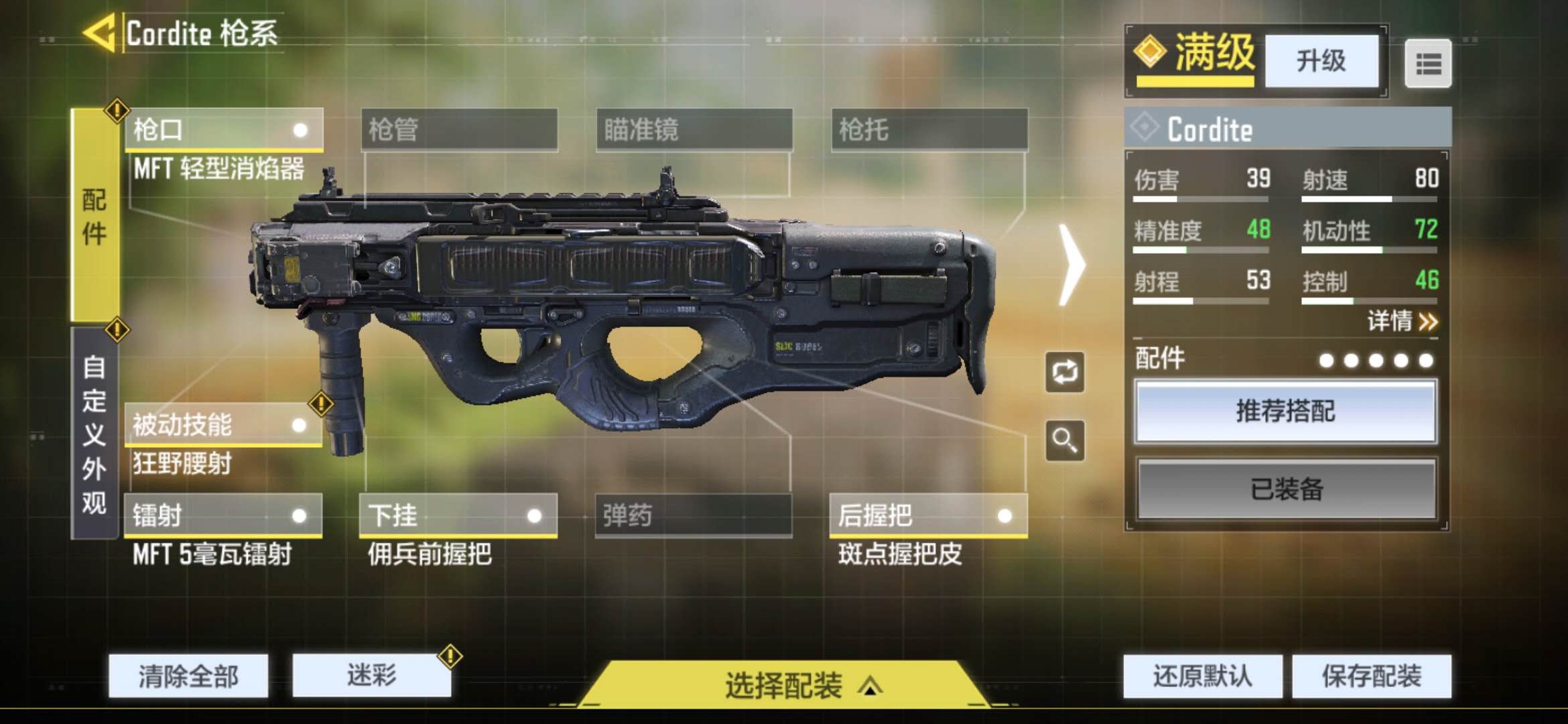Select the empty 弹药 ammunition slot
The image size is (1568, 724).
coord(694,516)
